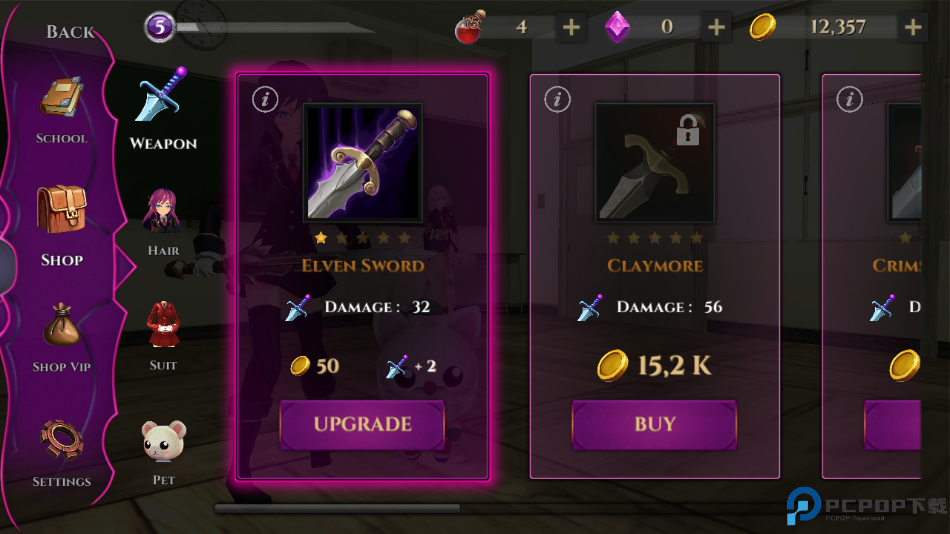Show the Pet category
950x534 pixels.
tap(163, 450)
